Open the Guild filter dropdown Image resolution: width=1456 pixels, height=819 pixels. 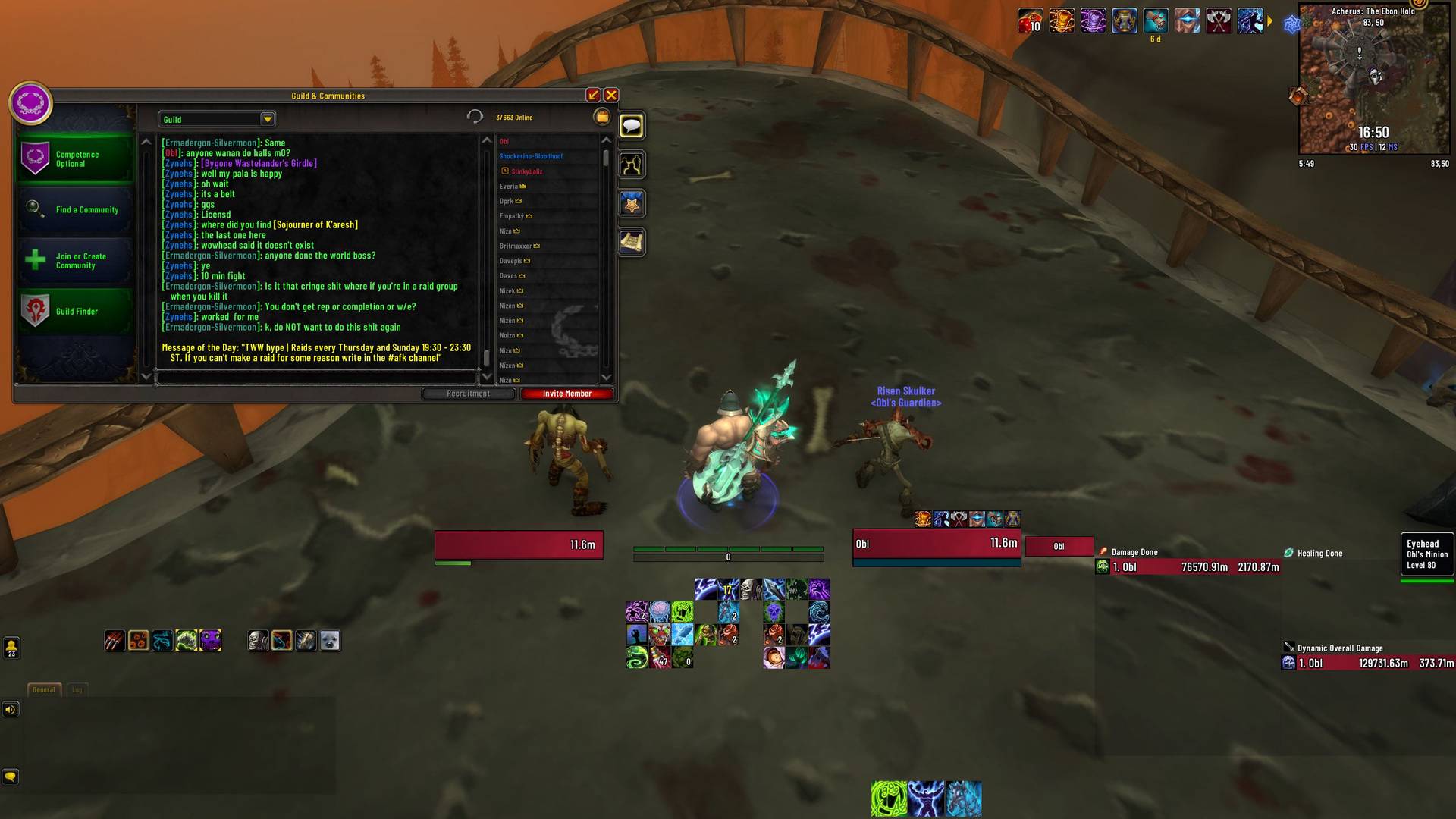pyautogui.click(x=216, y=119)
